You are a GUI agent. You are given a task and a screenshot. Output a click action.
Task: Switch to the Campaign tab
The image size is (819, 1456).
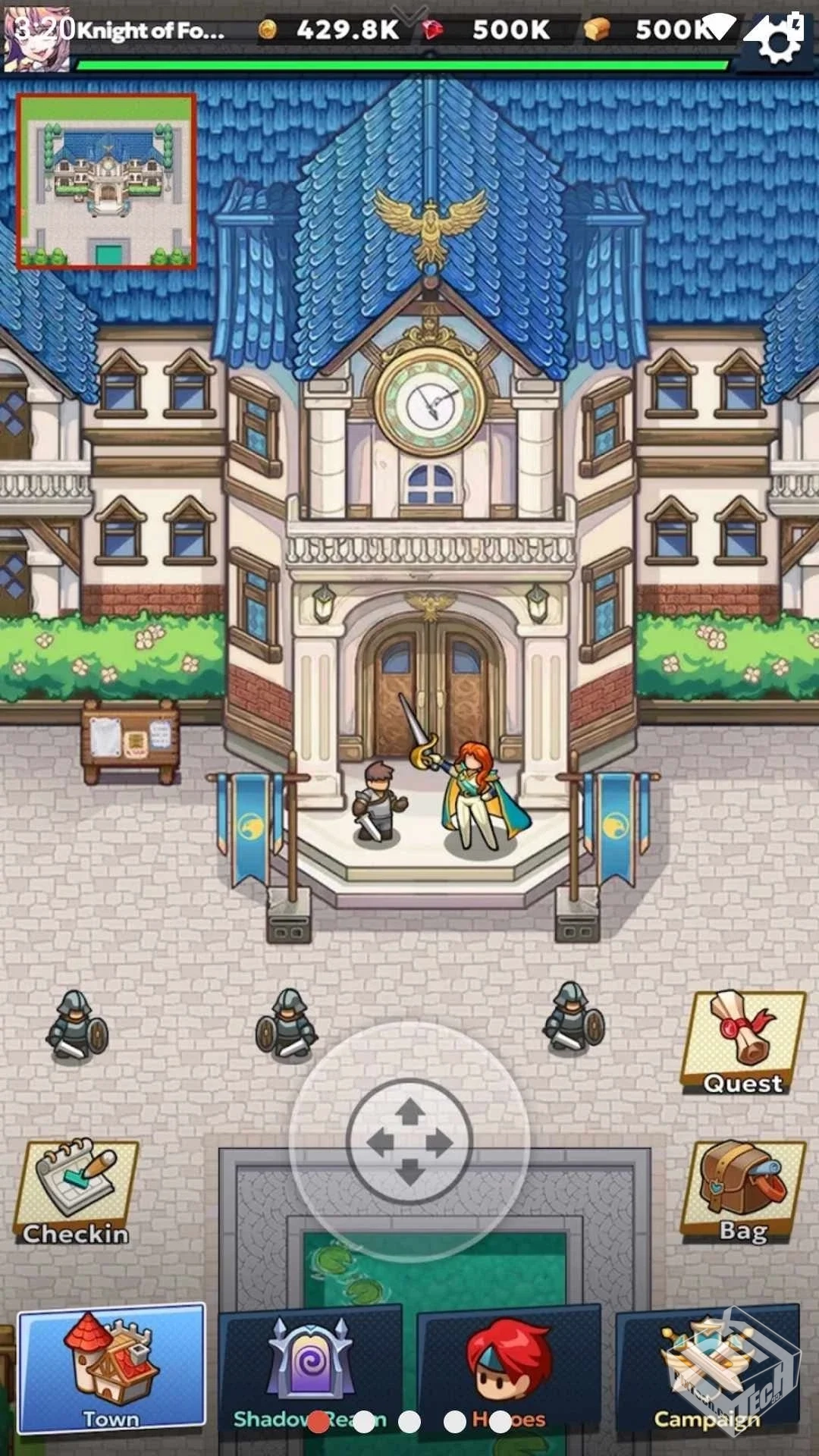point(707,1369)
